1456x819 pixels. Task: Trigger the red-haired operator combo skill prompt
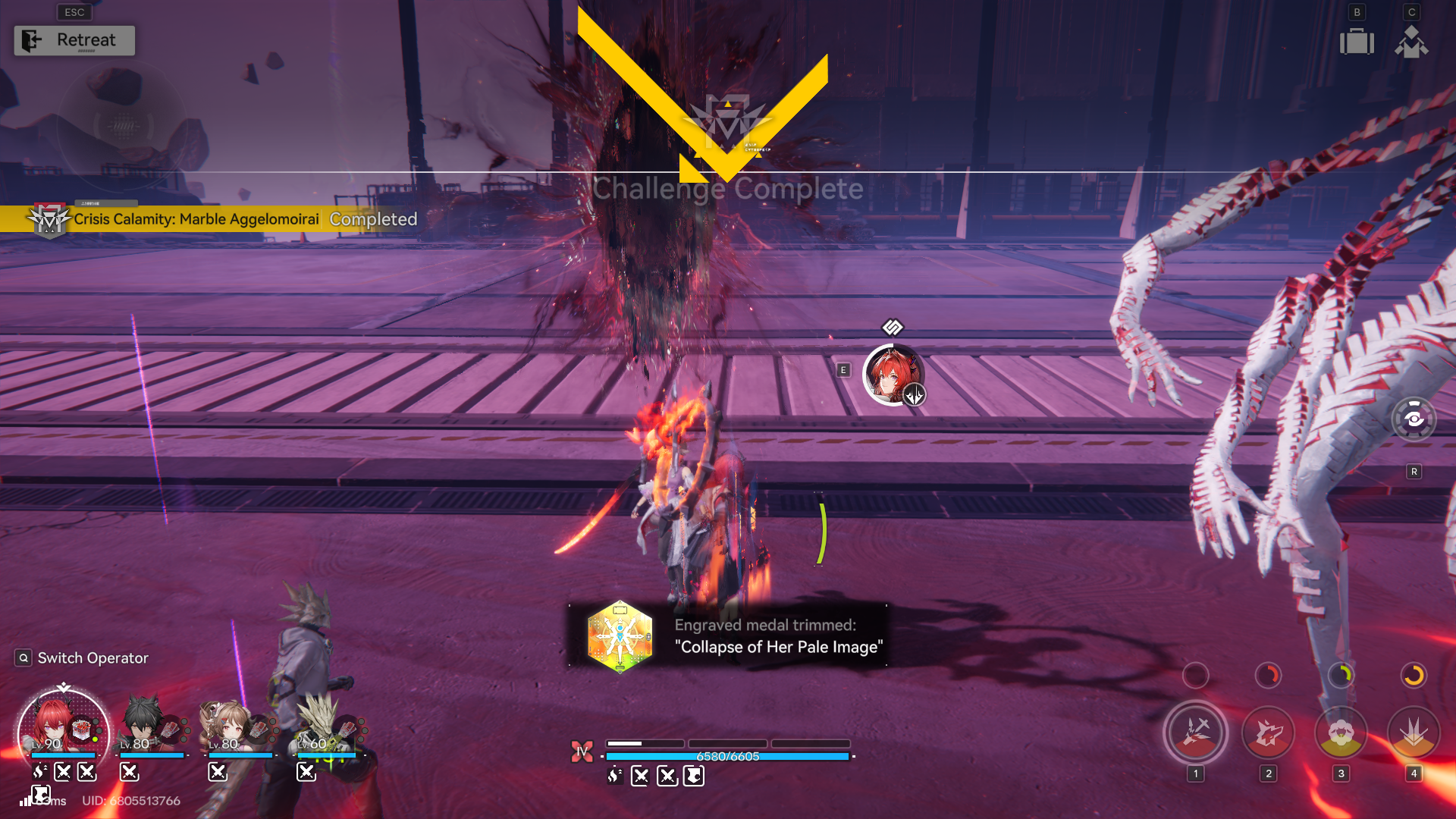click(x=893, y=375)
